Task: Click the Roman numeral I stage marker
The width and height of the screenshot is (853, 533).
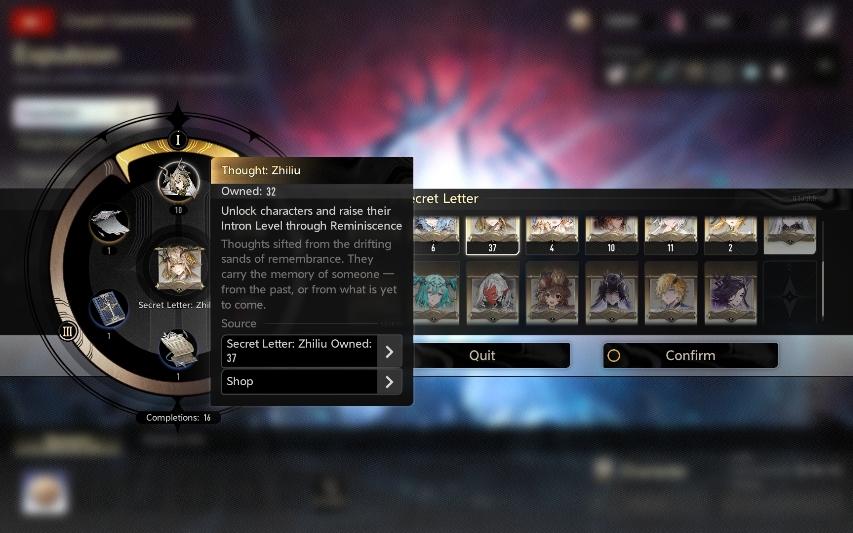Action: click(x=178, y=139)
